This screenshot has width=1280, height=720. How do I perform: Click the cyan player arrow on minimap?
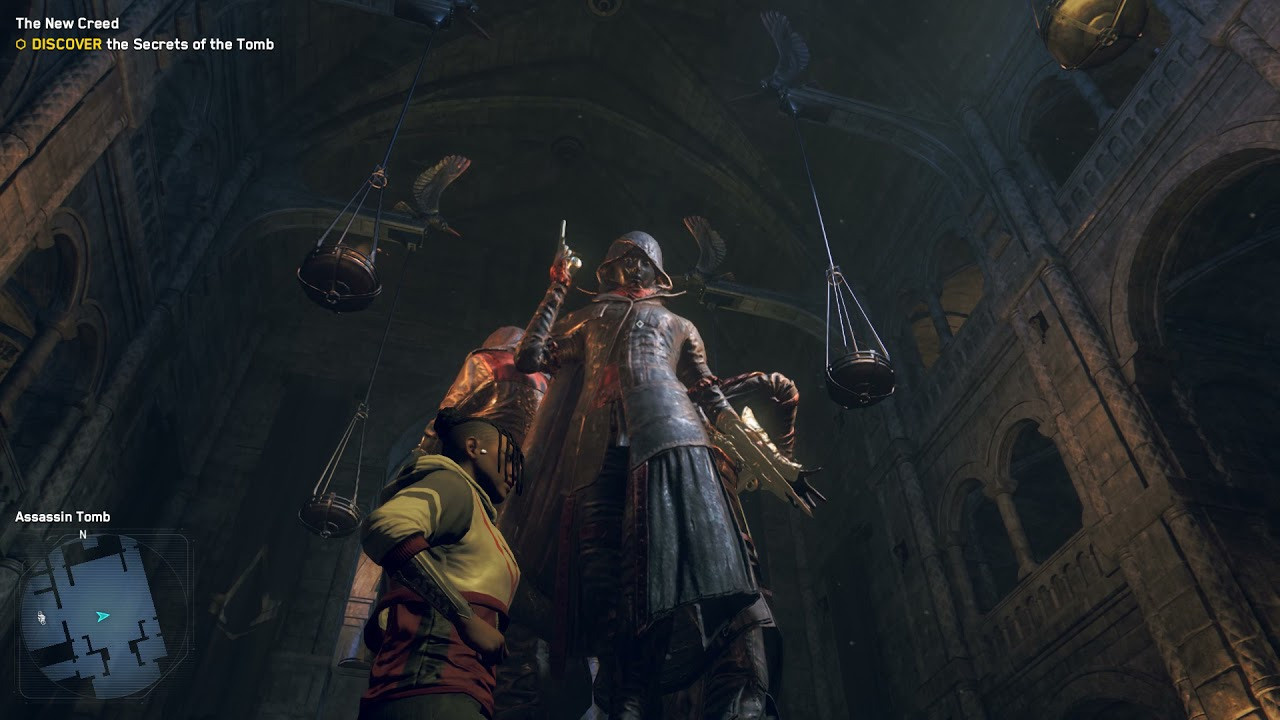tap(102, 617)
